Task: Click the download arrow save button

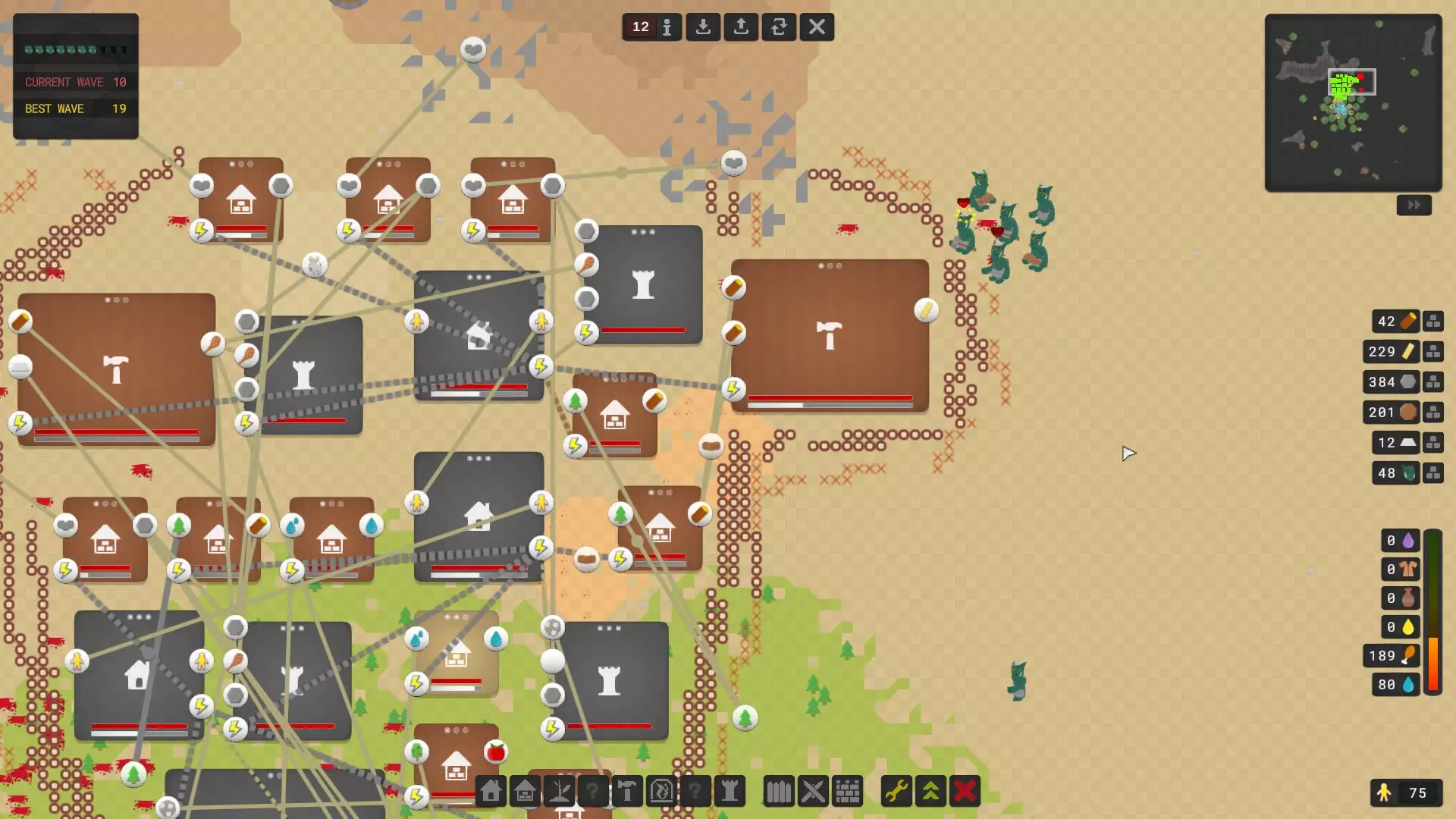Action: tap(703, 27)
